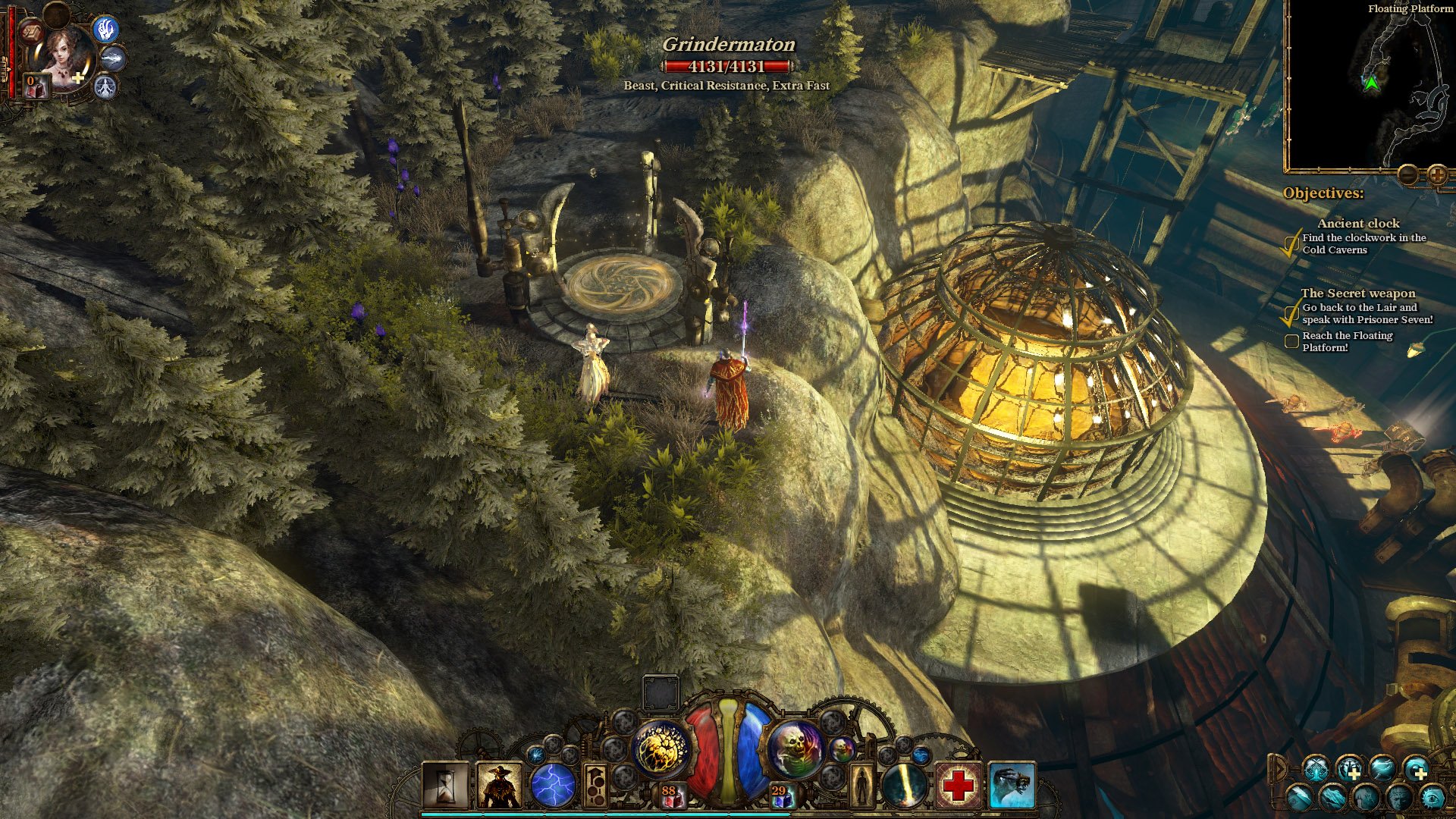The height and width of the screenshot is (819, 1456).
Task: Select The Secret weapon quest objective
Action: (x=1357, y=293)
